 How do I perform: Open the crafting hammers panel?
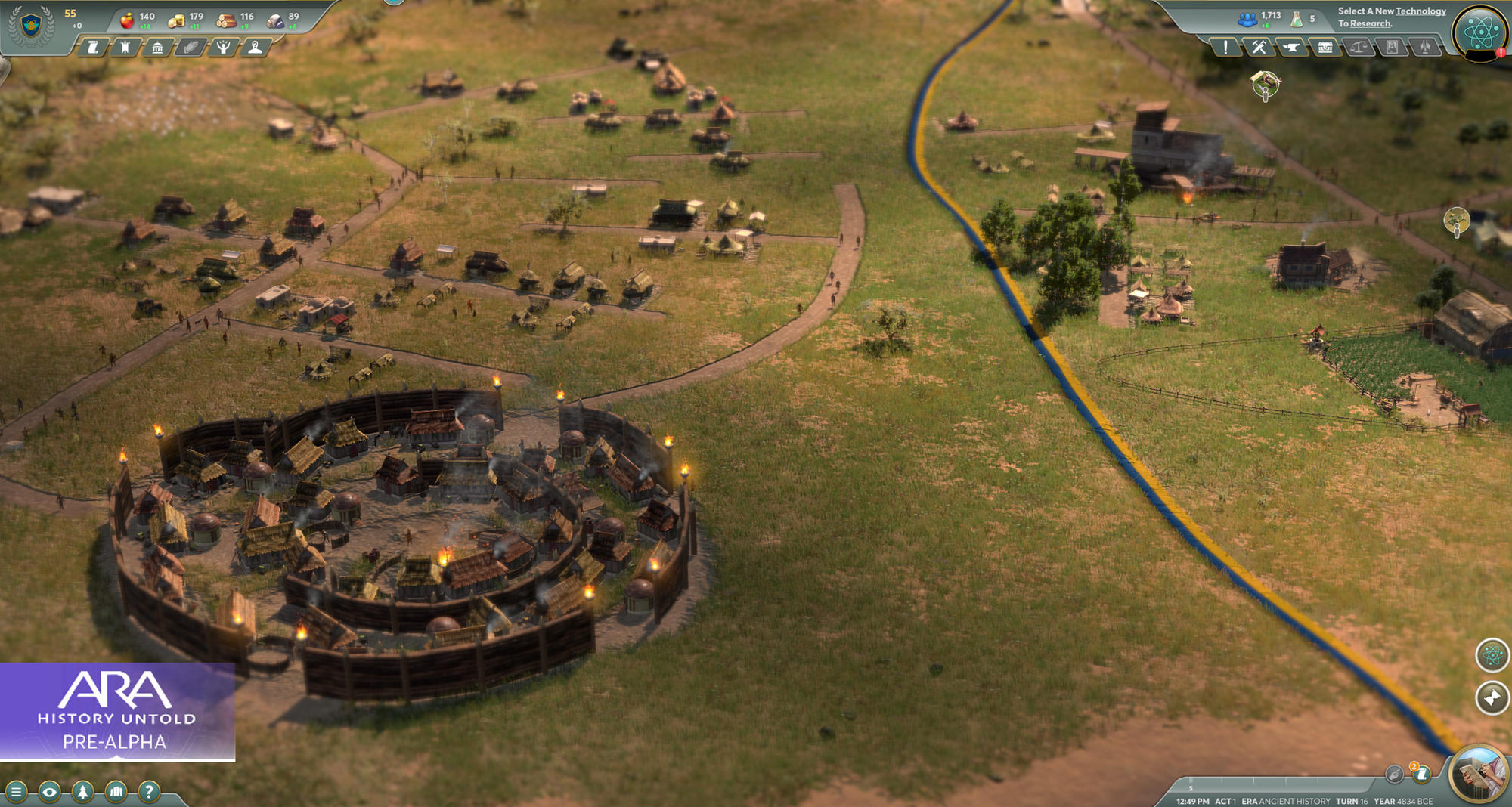tap(1259, 47)
